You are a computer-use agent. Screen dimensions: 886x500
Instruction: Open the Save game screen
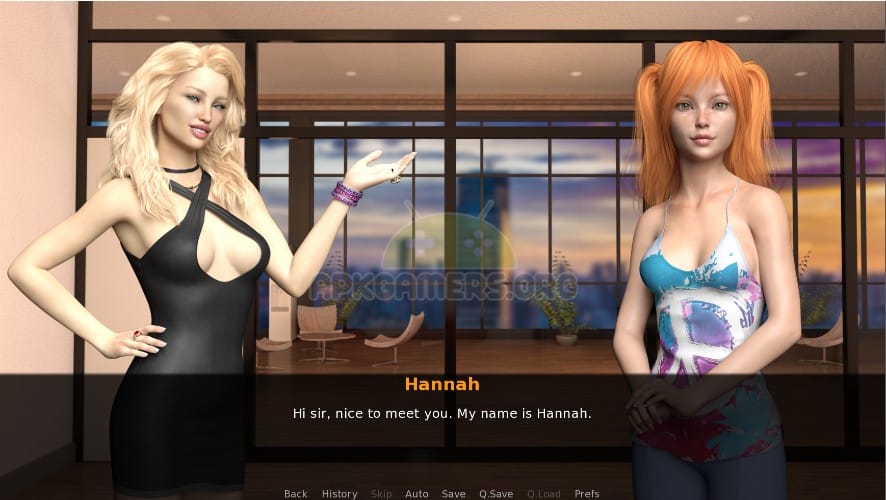coord(453,494)
